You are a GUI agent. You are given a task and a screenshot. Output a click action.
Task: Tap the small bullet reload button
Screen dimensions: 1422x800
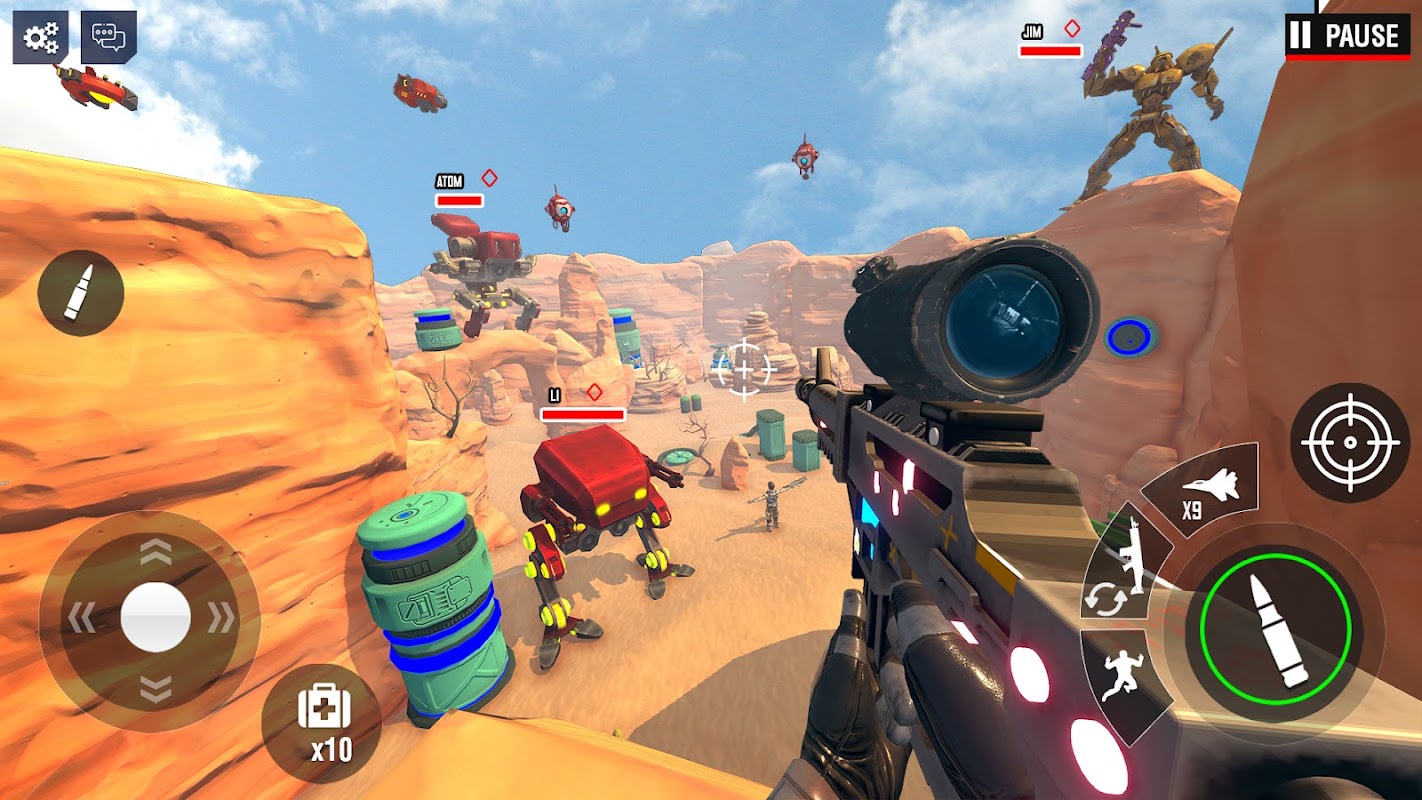(80, 293)
